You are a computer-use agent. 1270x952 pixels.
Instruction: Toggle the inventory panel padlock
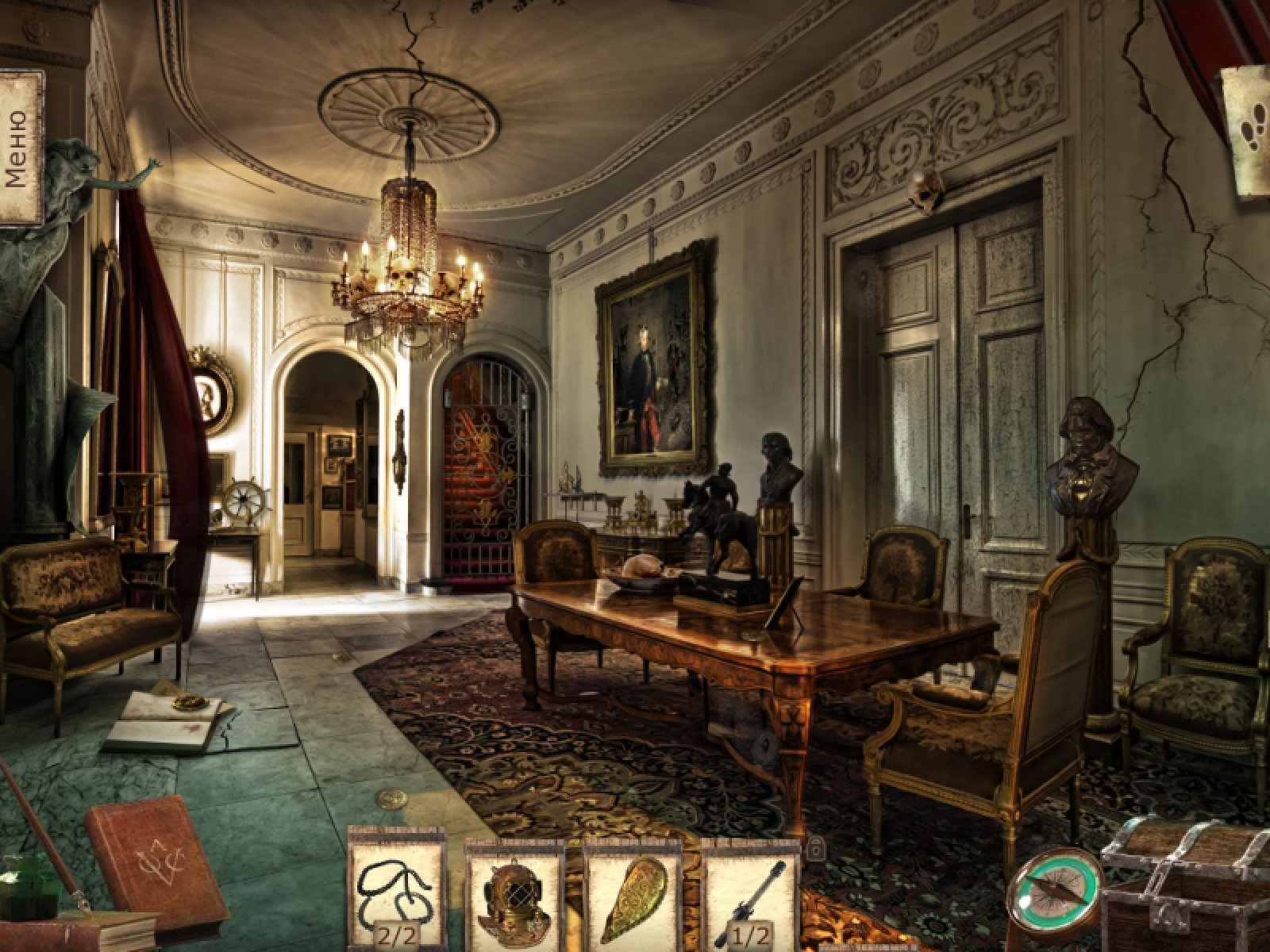click(814, 850)
